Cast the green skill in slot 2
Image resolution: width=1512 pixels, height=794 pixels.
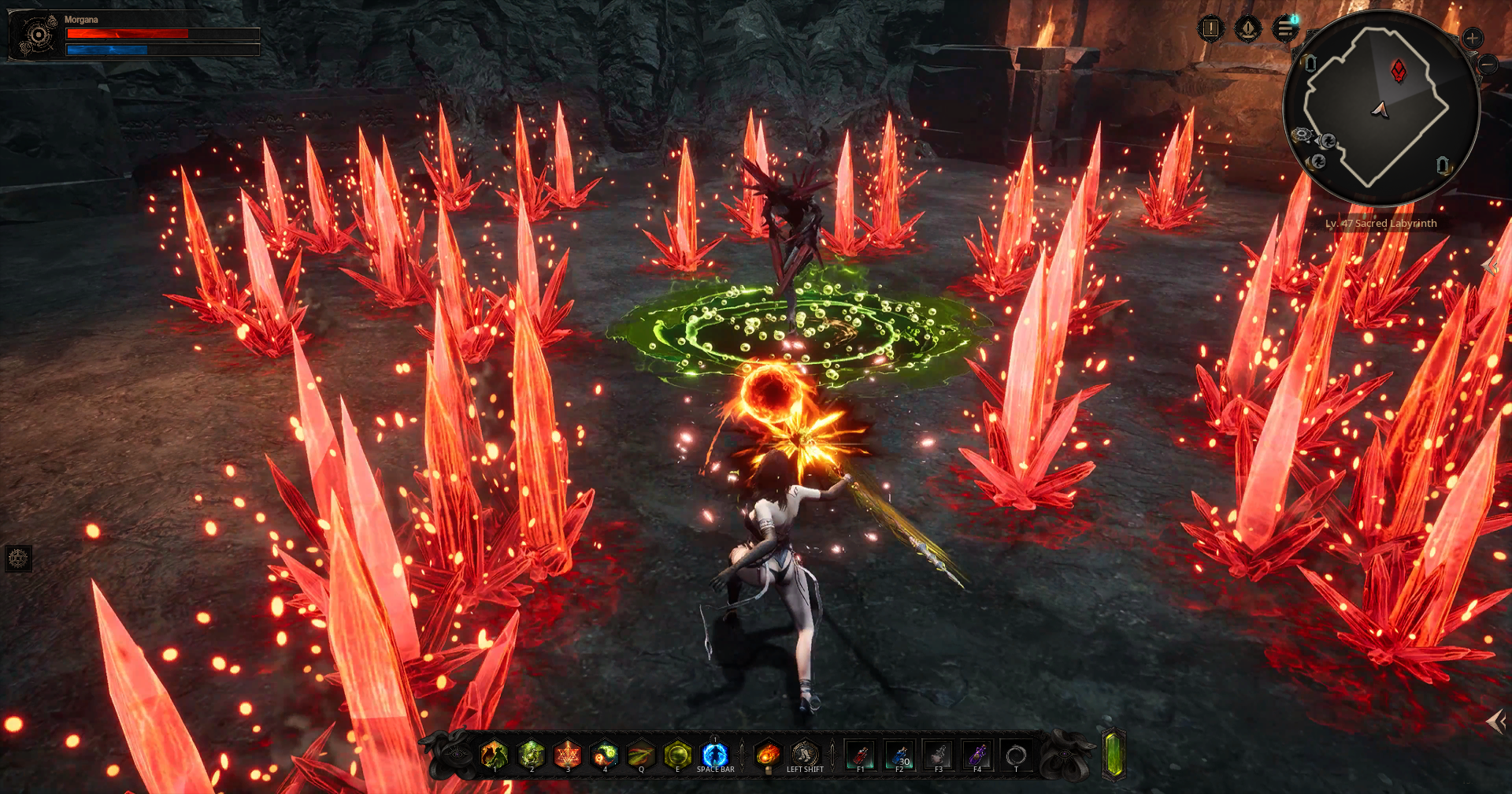click(x=532, y=755)
